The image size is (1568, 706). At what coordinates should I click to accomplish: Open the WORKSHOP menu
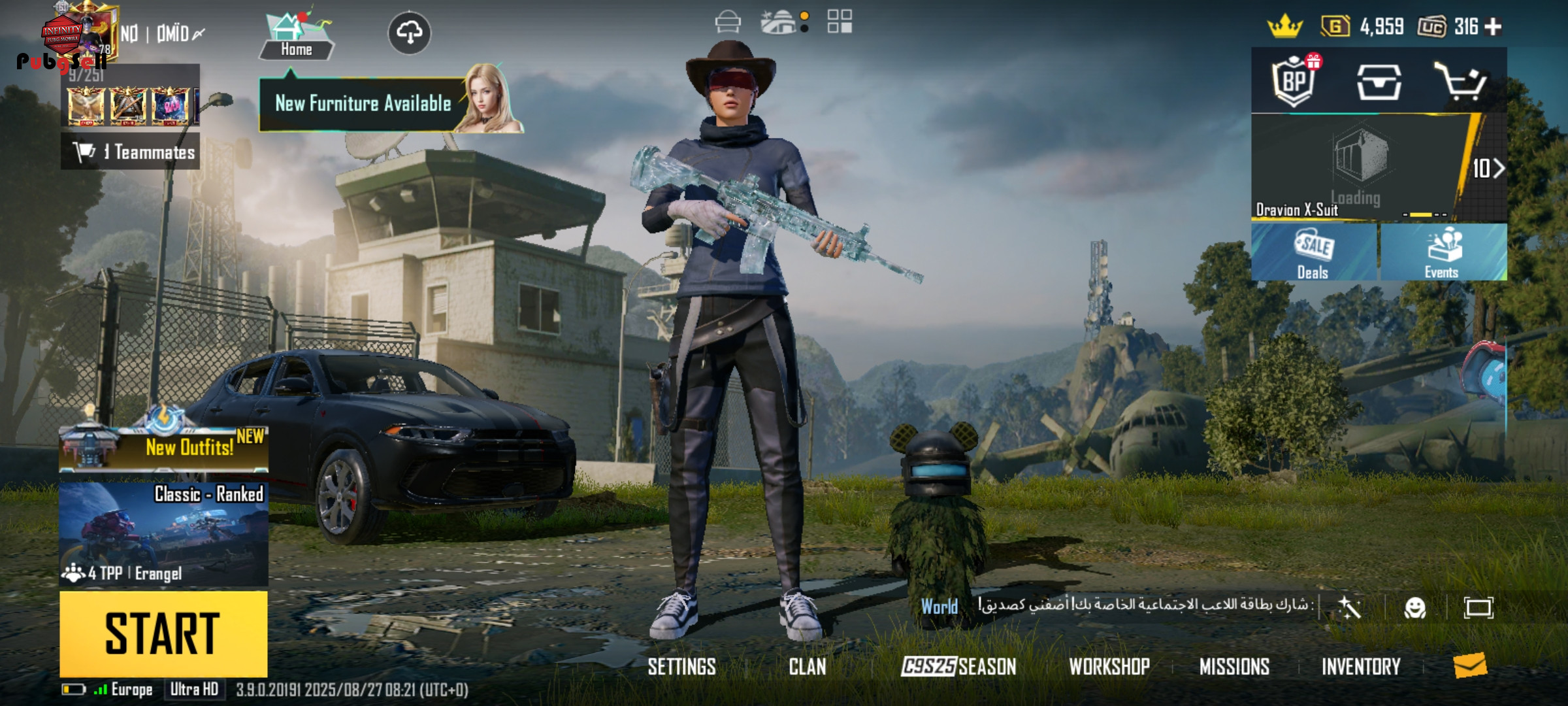[x=1109, y=667]
